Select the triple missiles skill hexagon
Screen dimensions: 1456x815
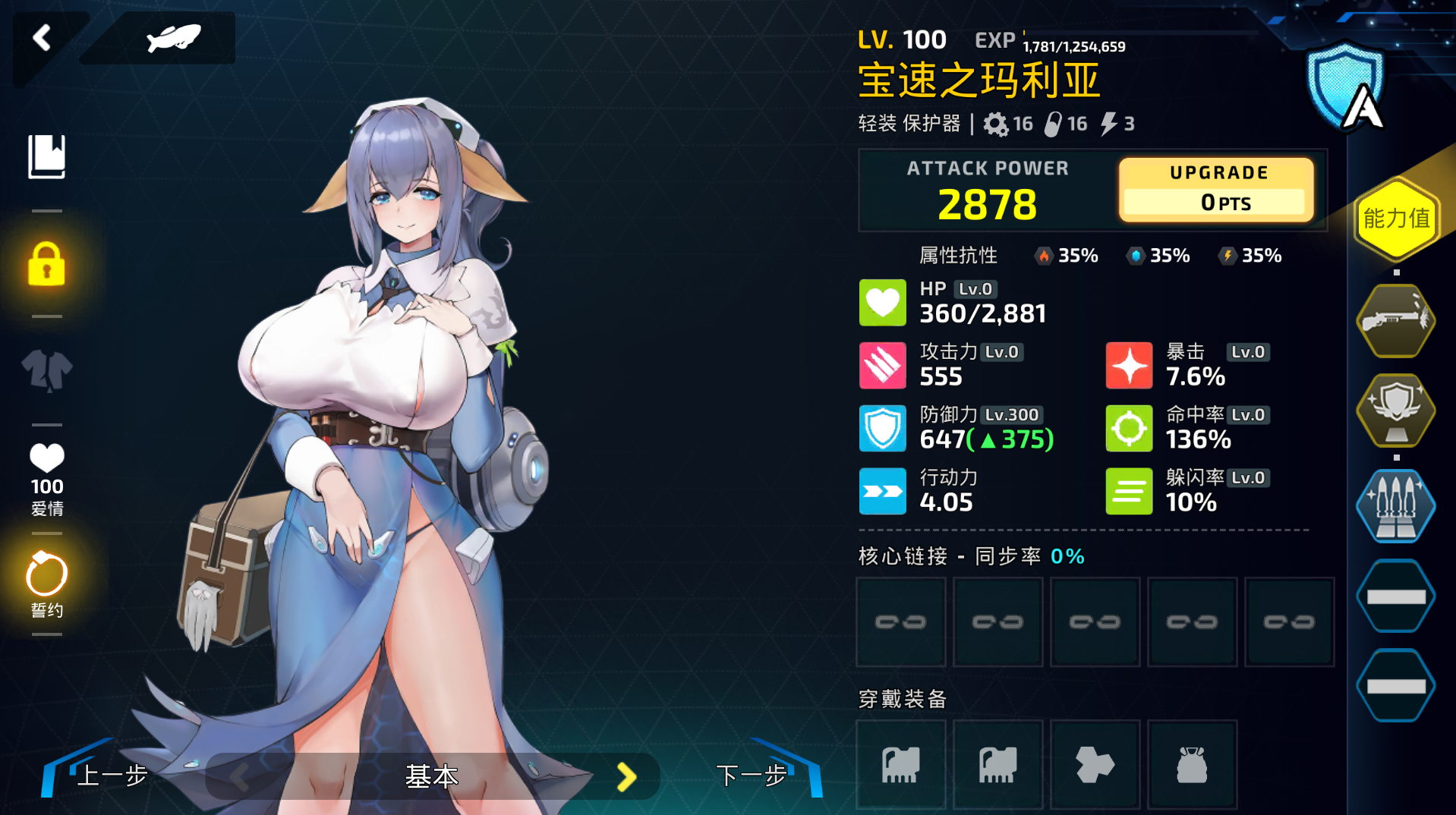tap(1395, 505)
